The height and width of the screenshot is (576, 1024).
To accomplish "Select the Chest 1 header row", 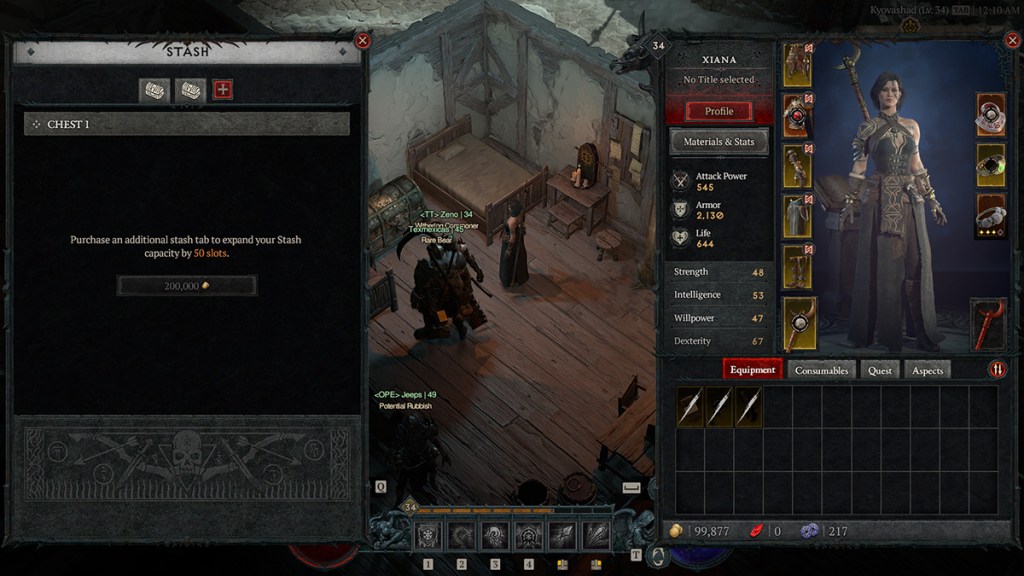I will pos(187,124).
